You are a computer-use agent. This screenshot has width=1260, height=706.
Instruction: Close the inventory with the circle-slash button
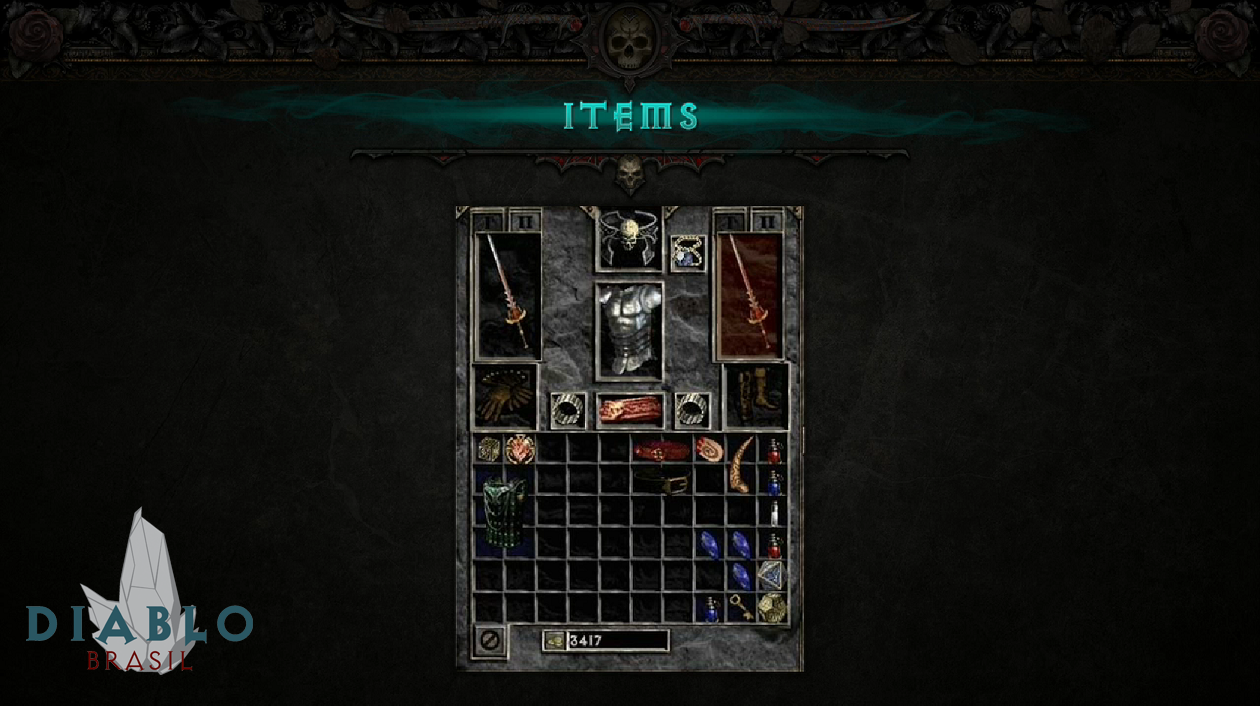coord(490,640)
